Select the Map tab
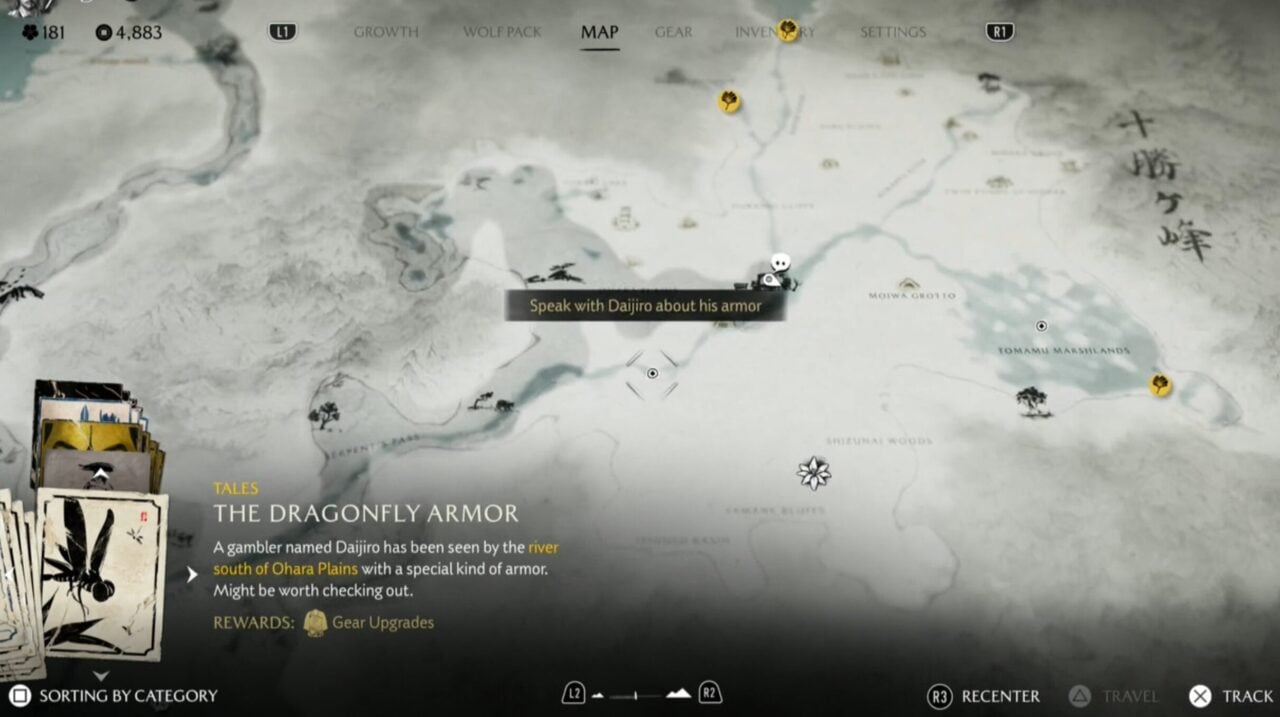This screenshot has width=1280, height=717. [599, 32]
